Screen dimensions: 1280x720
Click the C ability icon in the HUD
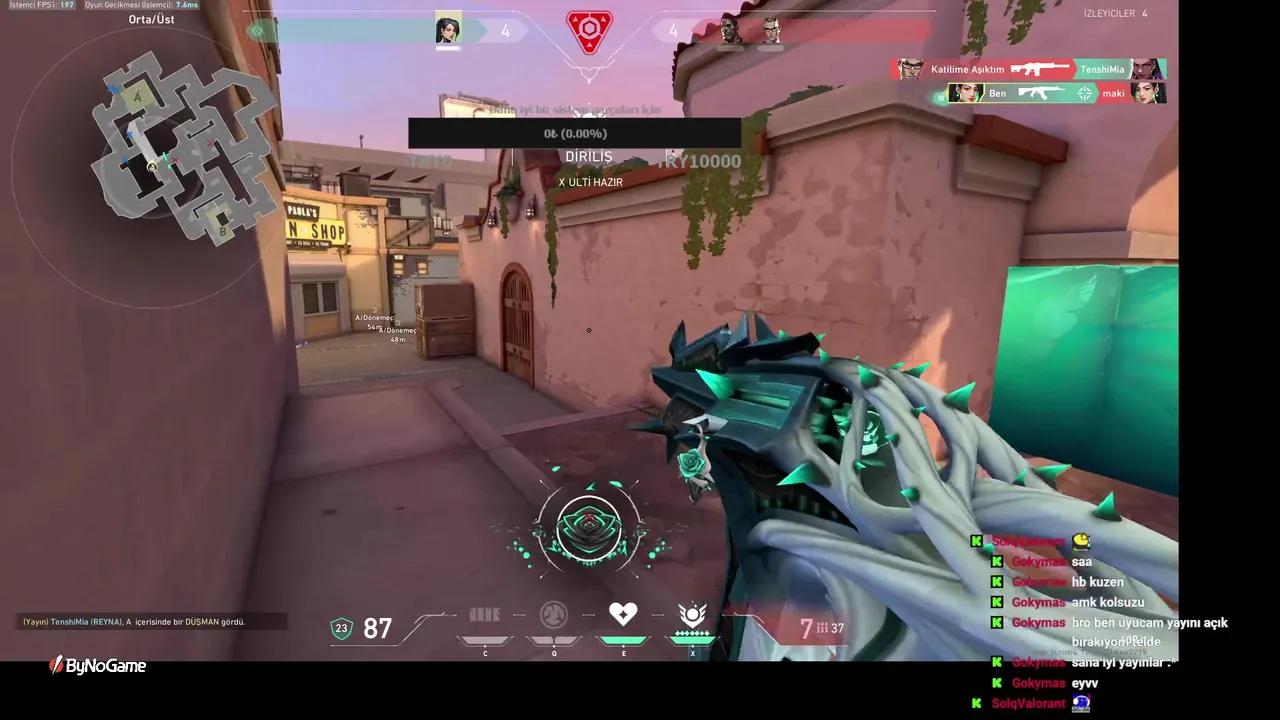coord(484,615)
